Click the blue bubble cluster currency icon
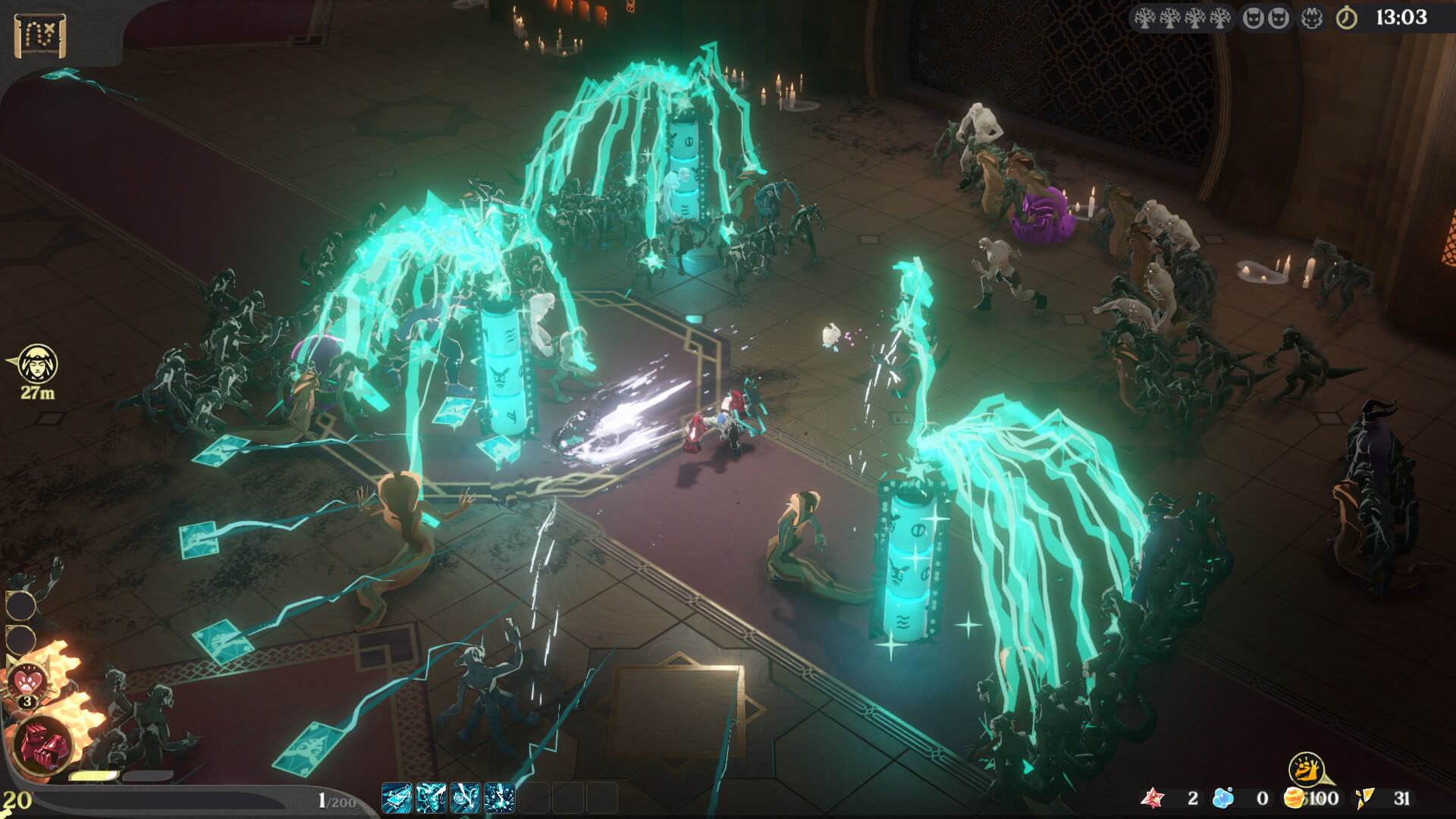The height and width of the screenshot is (819, 1456). coord(1222,798)
